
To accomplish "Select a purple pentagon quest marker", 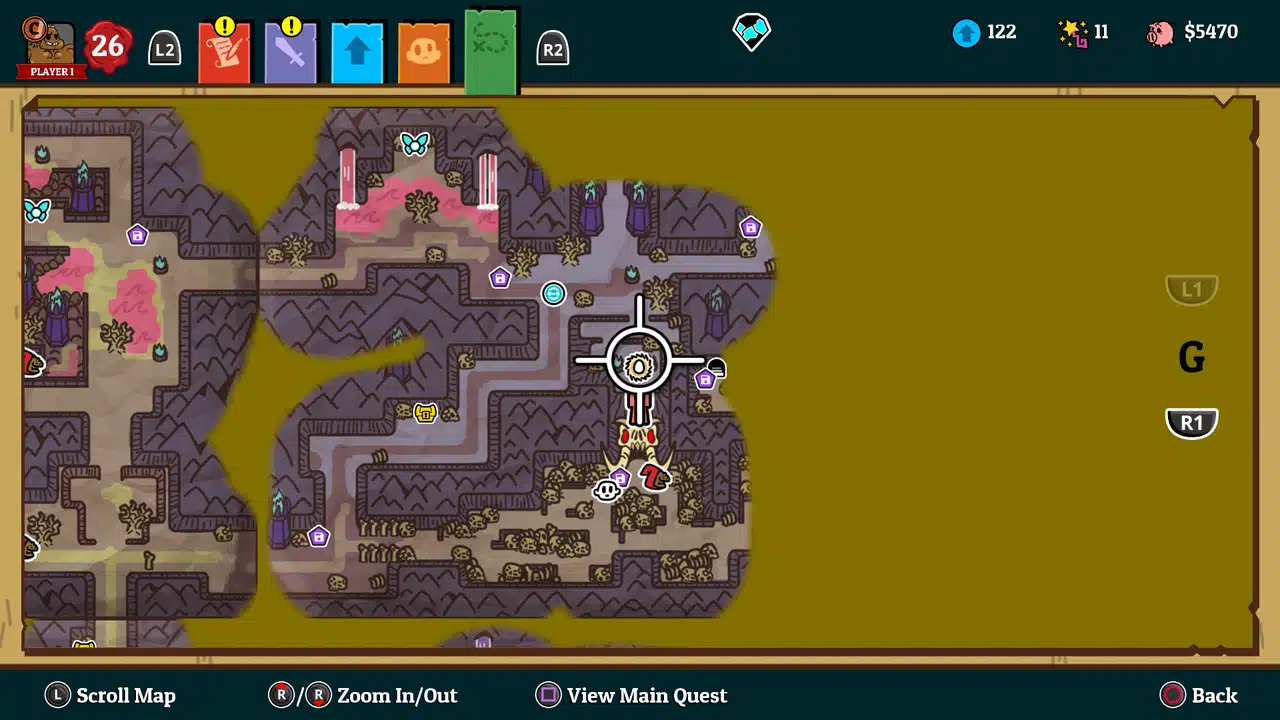I will click(x=500, y=278).
